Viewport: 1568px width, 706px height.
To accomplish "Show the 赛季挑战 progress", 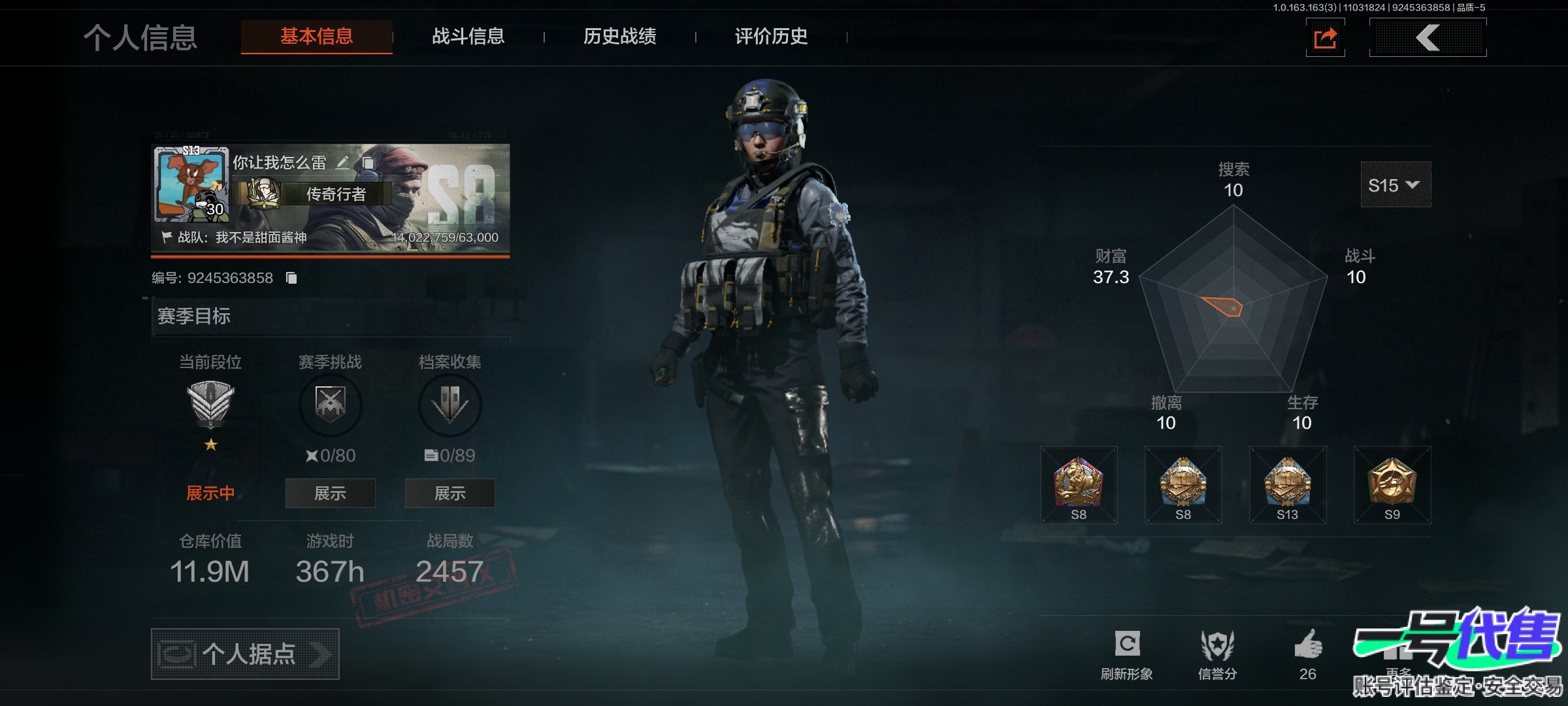I will pos(330,493).
